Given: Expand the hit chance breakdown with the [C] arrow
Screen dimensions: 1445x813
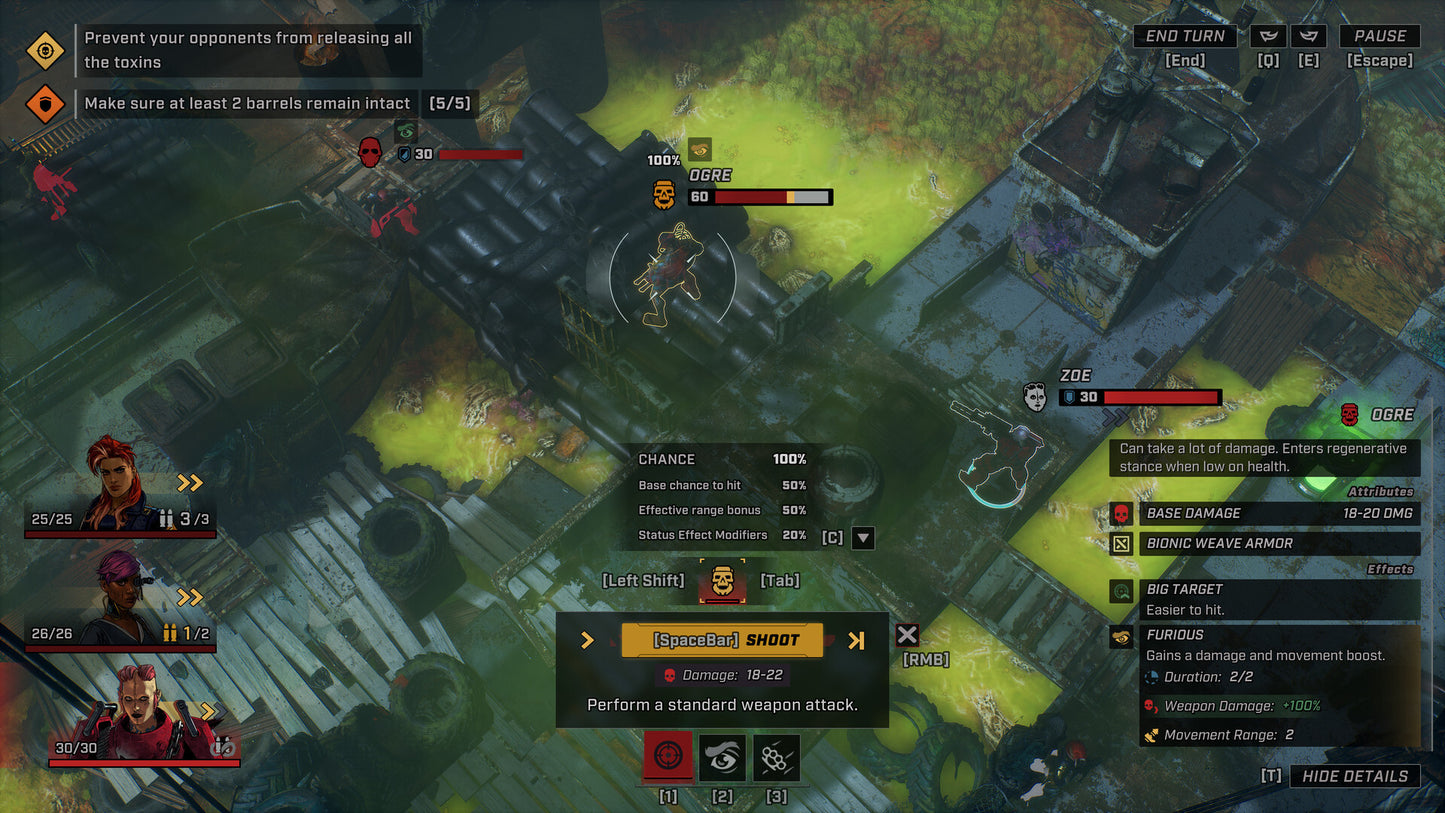Looking at the screenshot, I should 861,537.
